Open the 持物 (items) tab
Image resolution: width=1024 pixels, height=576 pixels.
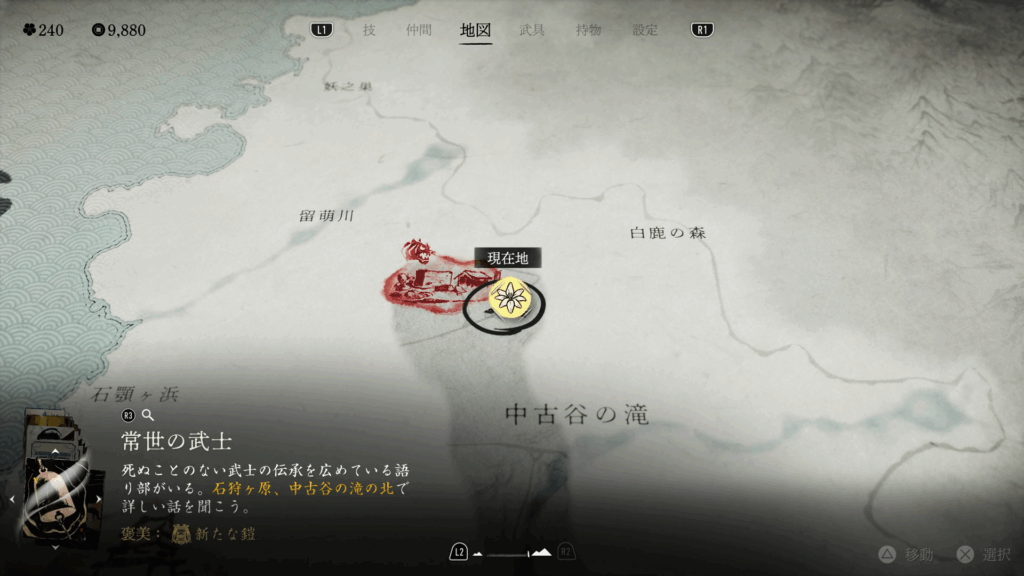coord(589,30)
